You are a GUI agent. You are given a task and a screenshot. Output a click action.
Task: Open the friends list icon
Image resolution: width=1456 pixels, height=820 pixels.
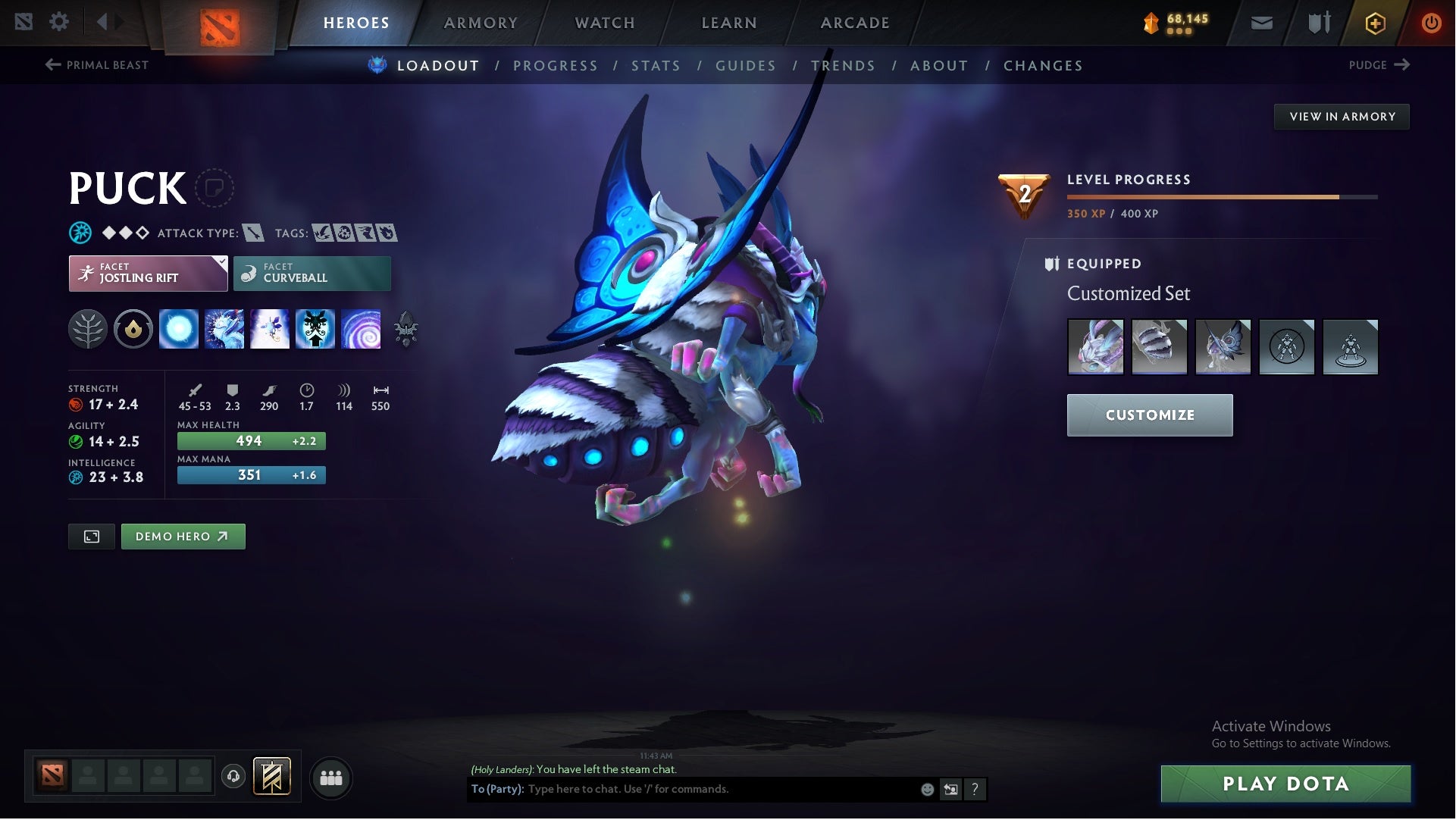coord(331,778)
